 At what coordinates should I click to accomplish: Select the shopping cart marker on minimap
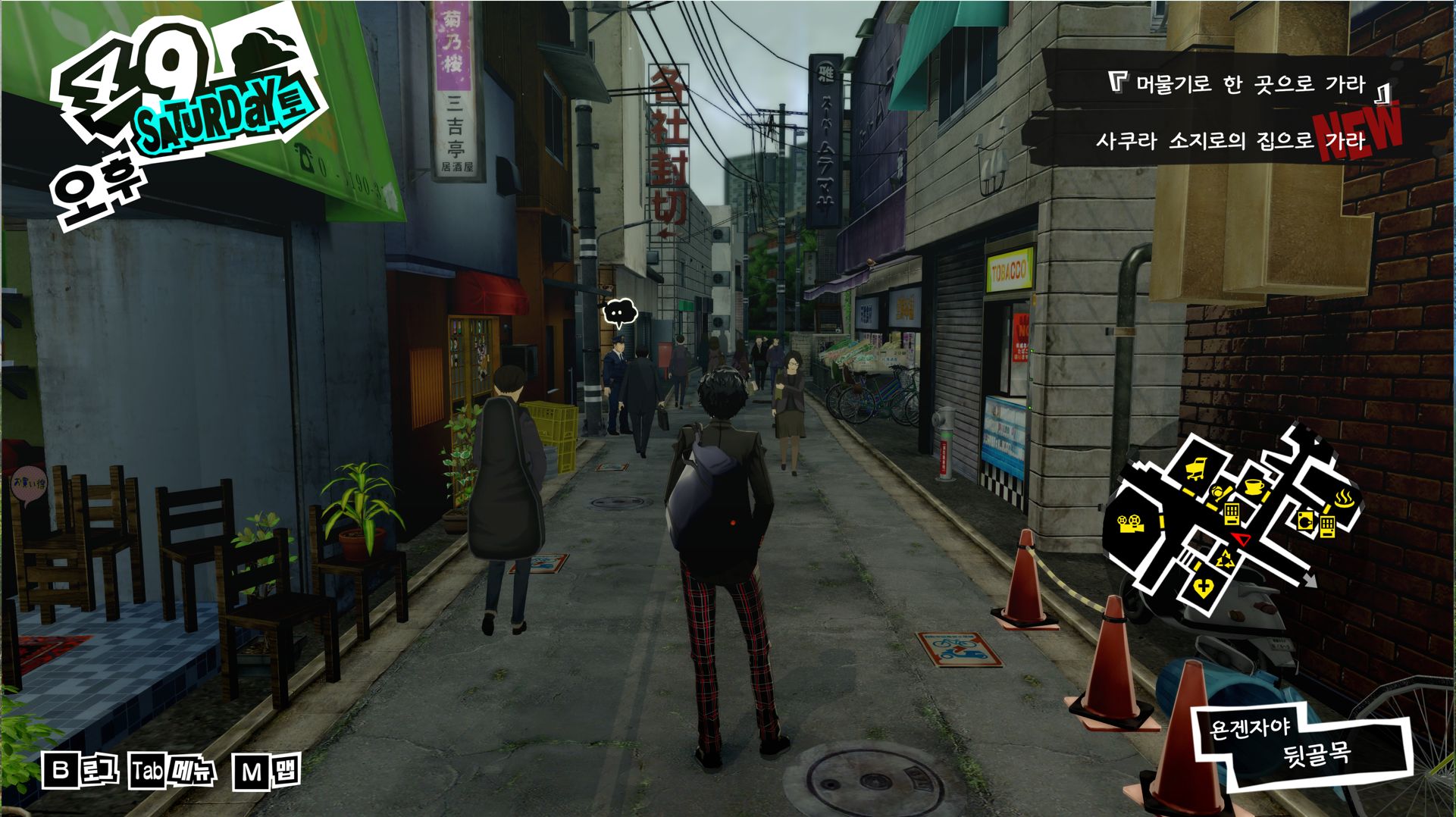[x=1195, y=470]
